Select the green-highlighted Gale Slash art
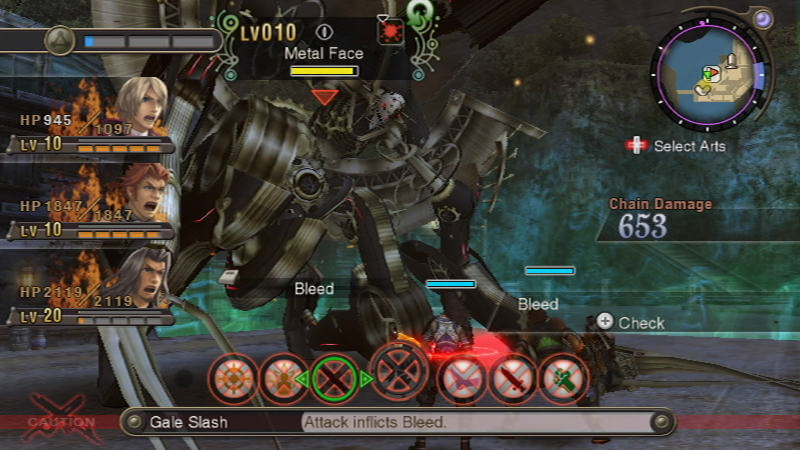The width and height of the screenshot is (800, 450). pos(334,379)
